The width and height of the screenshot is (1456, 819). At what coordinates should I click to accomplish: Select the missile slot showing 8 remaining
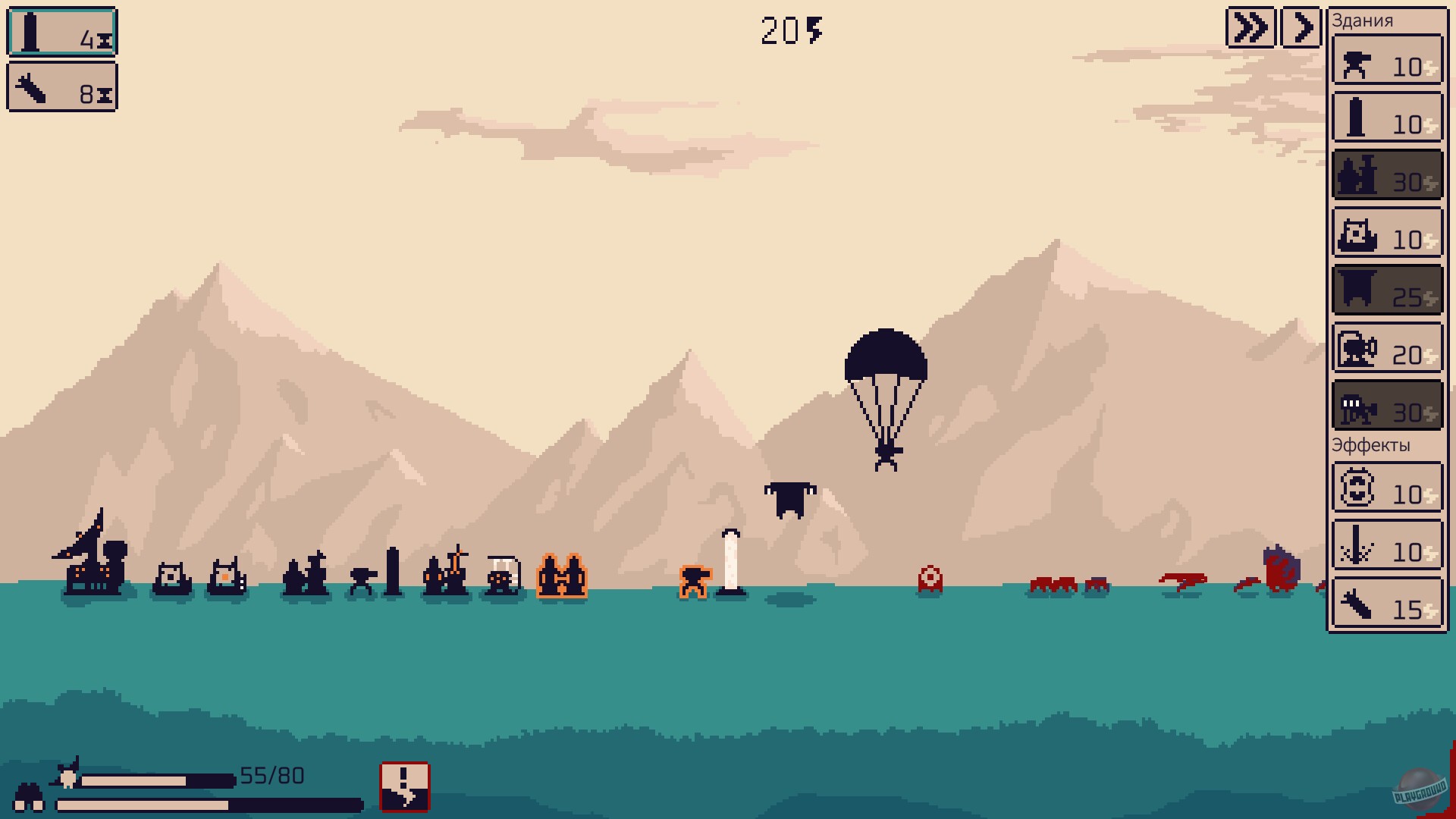coord(62,87)
